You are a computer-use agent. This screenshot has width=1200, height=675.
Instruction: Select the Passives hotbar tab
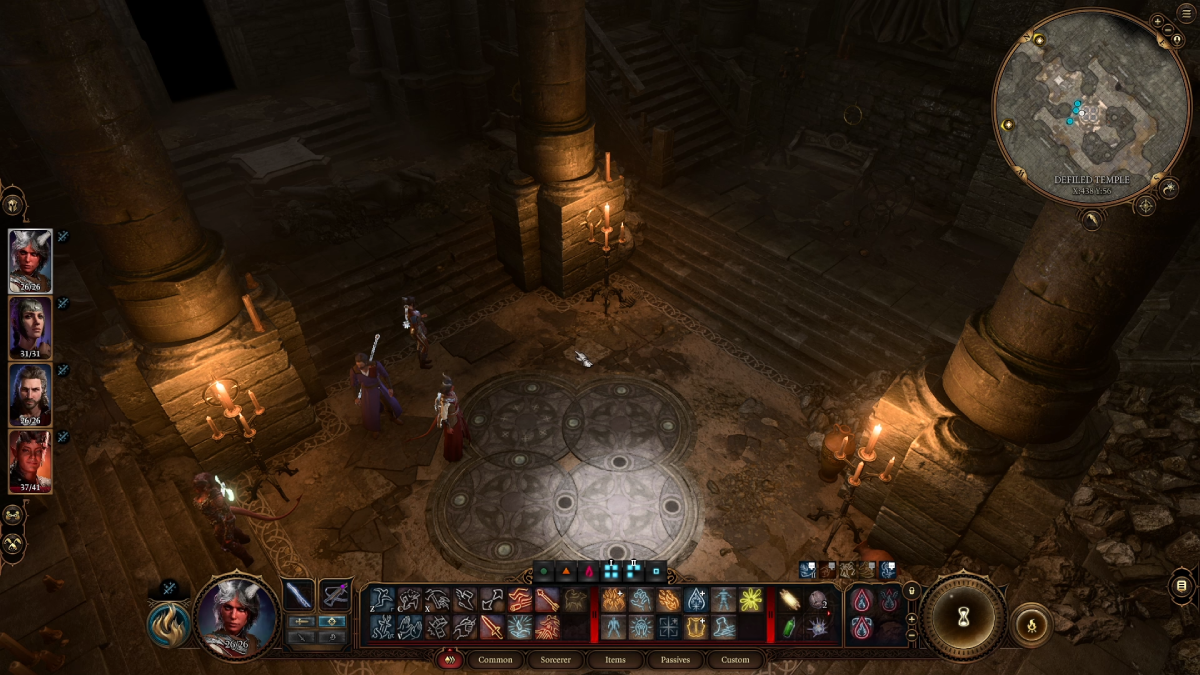pyautogui.click(x=675, y=660)
